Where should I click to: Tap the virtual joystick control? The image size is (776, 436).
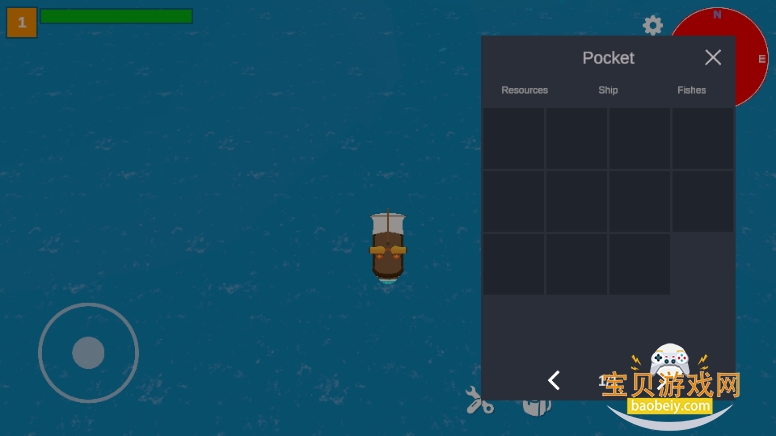(x=88, y=352)
